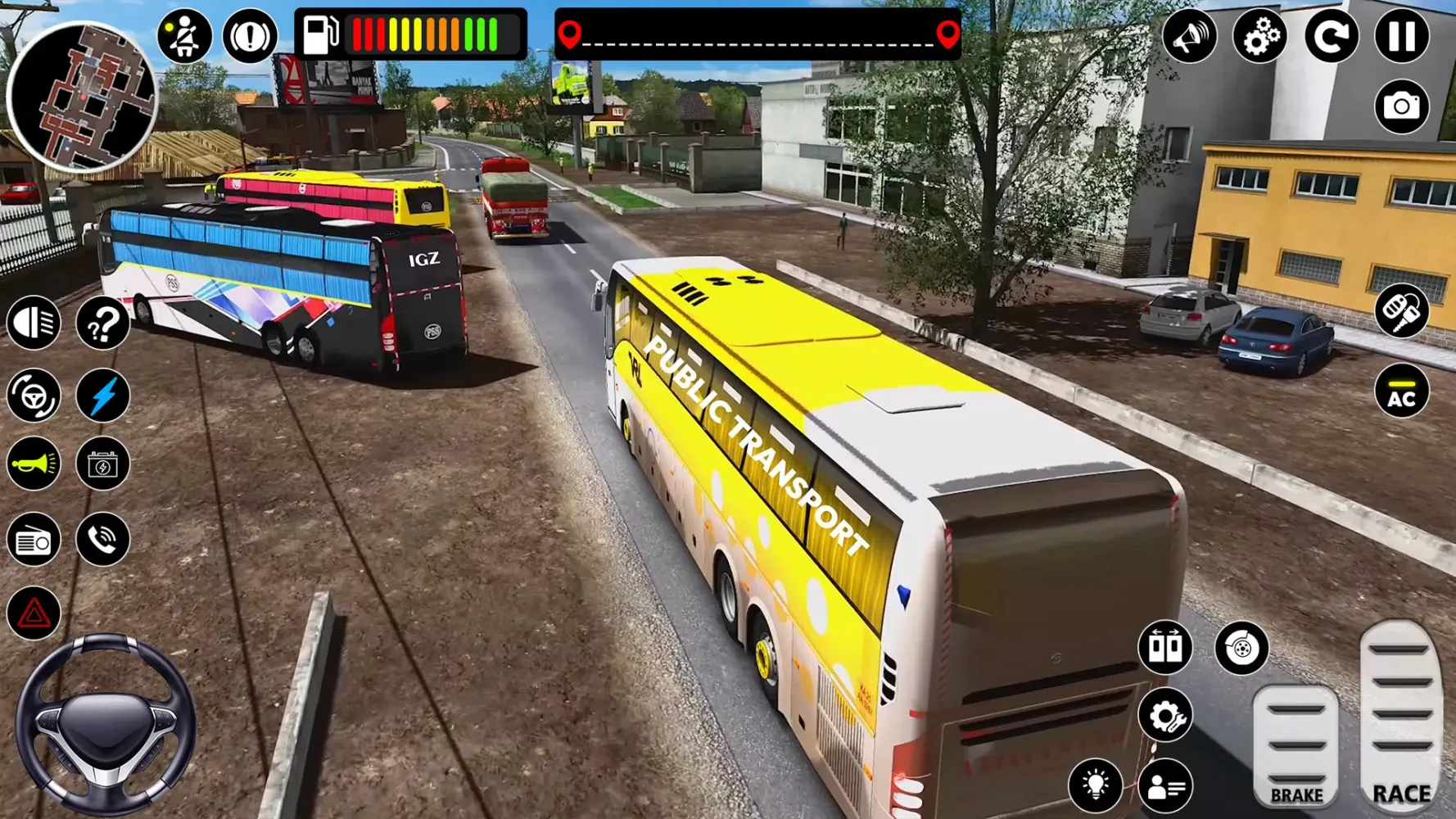Pause the game
Viewport: 1456px width, 819px height.
[1401, 36]
